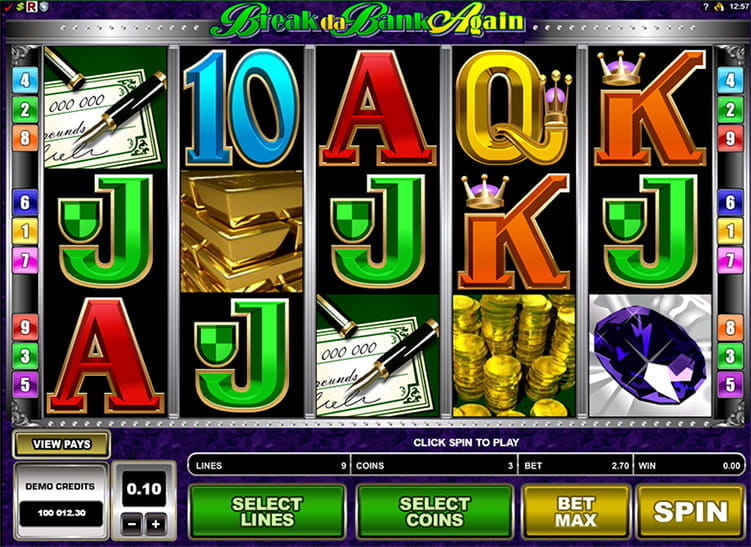Viewport: 751px width, 547px height.
Task: Select the red R icon
Action: tap(32, 7)
